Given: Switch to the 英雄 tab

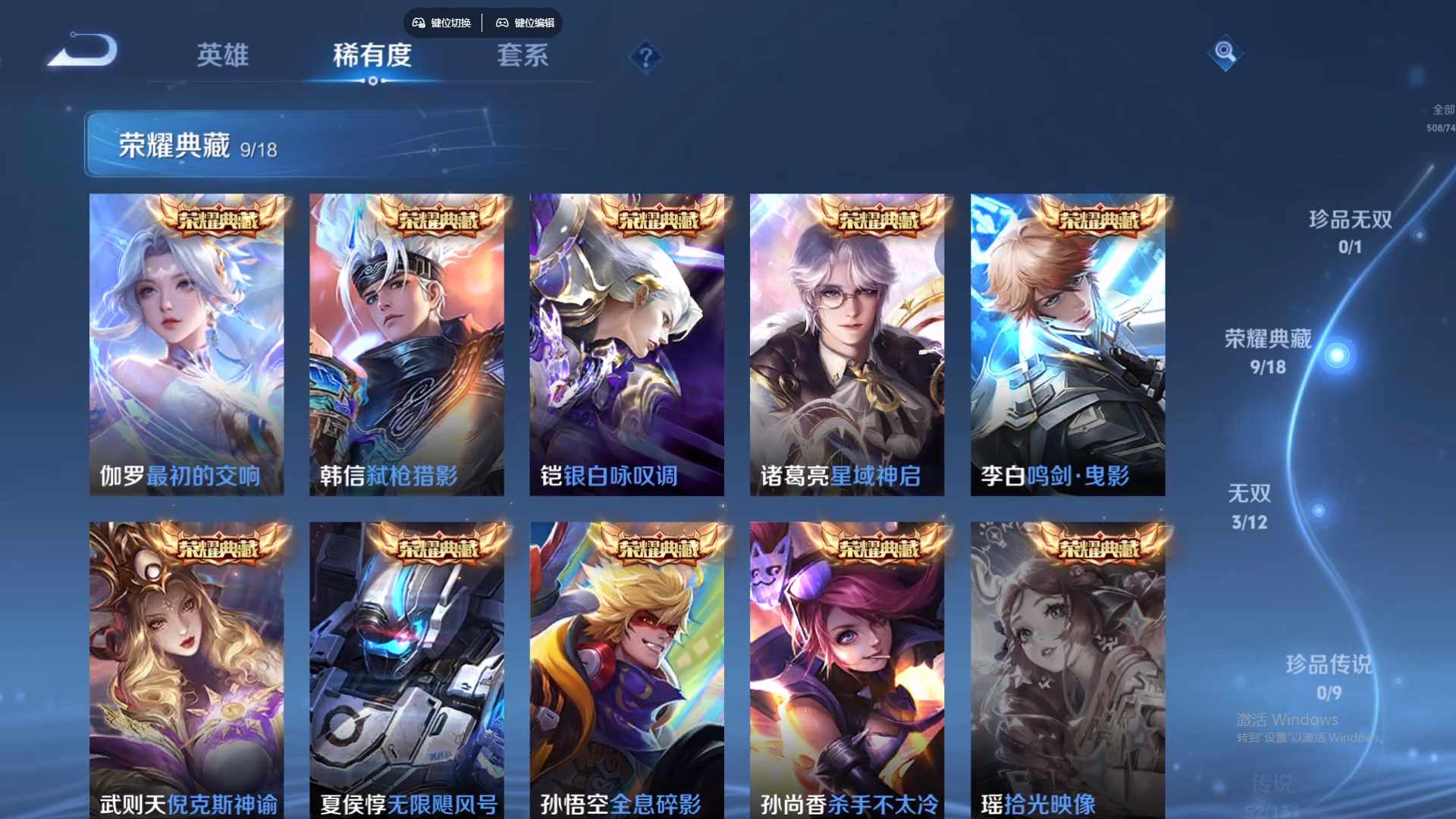Looking at the screenshot, I should [x=224, y=56].
